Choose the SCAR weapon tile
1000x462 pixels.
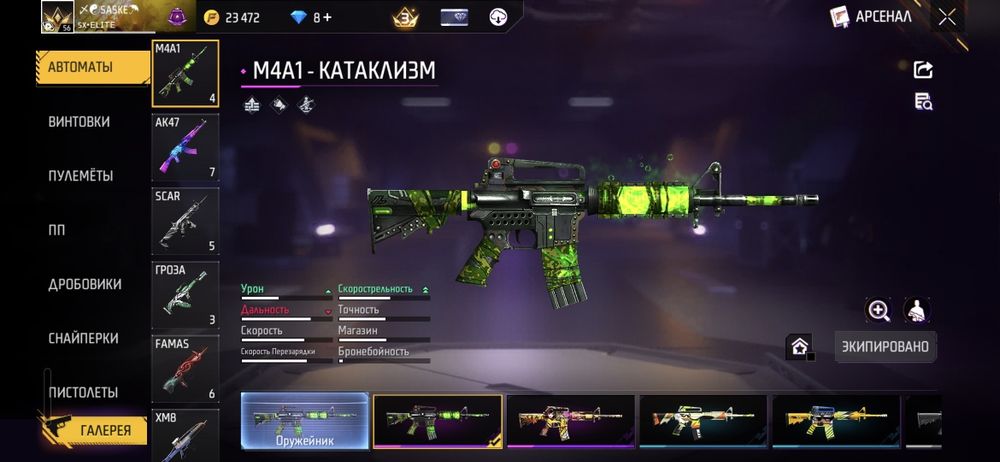[185, 221]
